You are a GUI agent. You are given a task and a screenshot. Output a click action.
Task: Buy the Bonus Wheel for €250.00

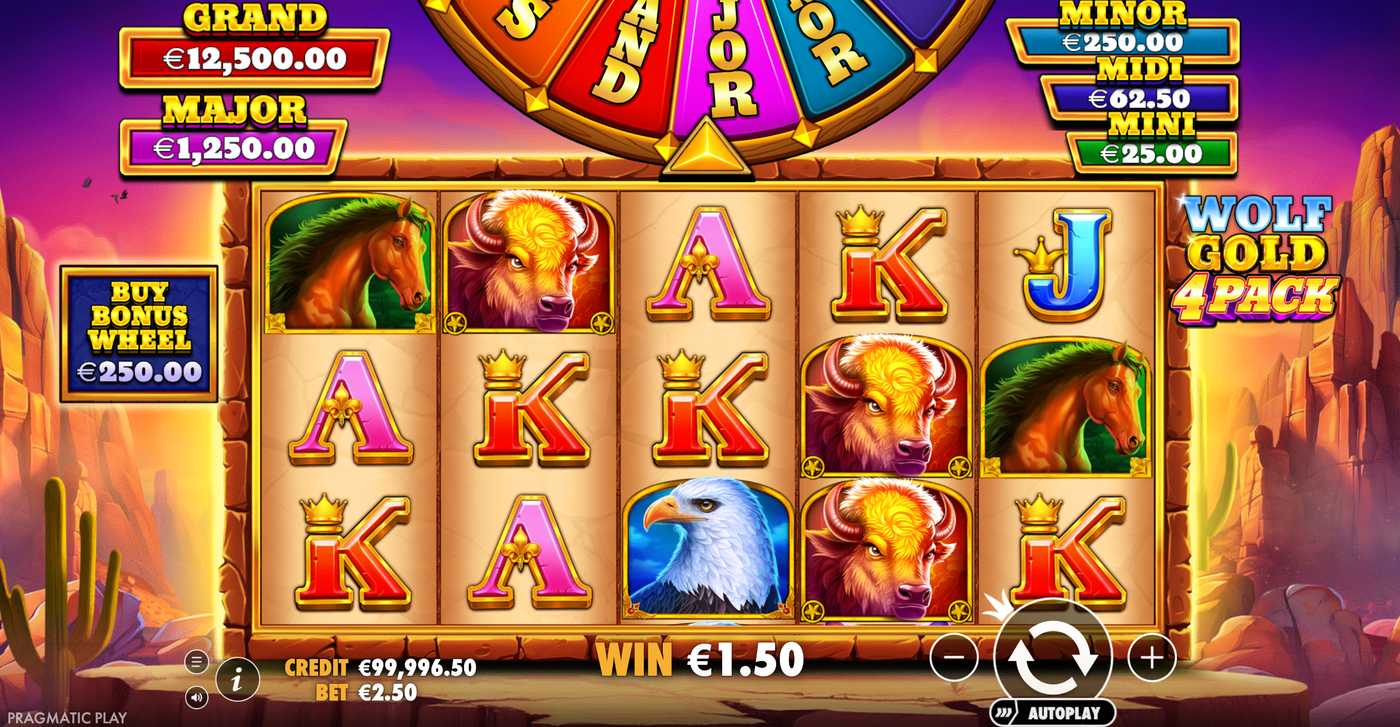139,333
